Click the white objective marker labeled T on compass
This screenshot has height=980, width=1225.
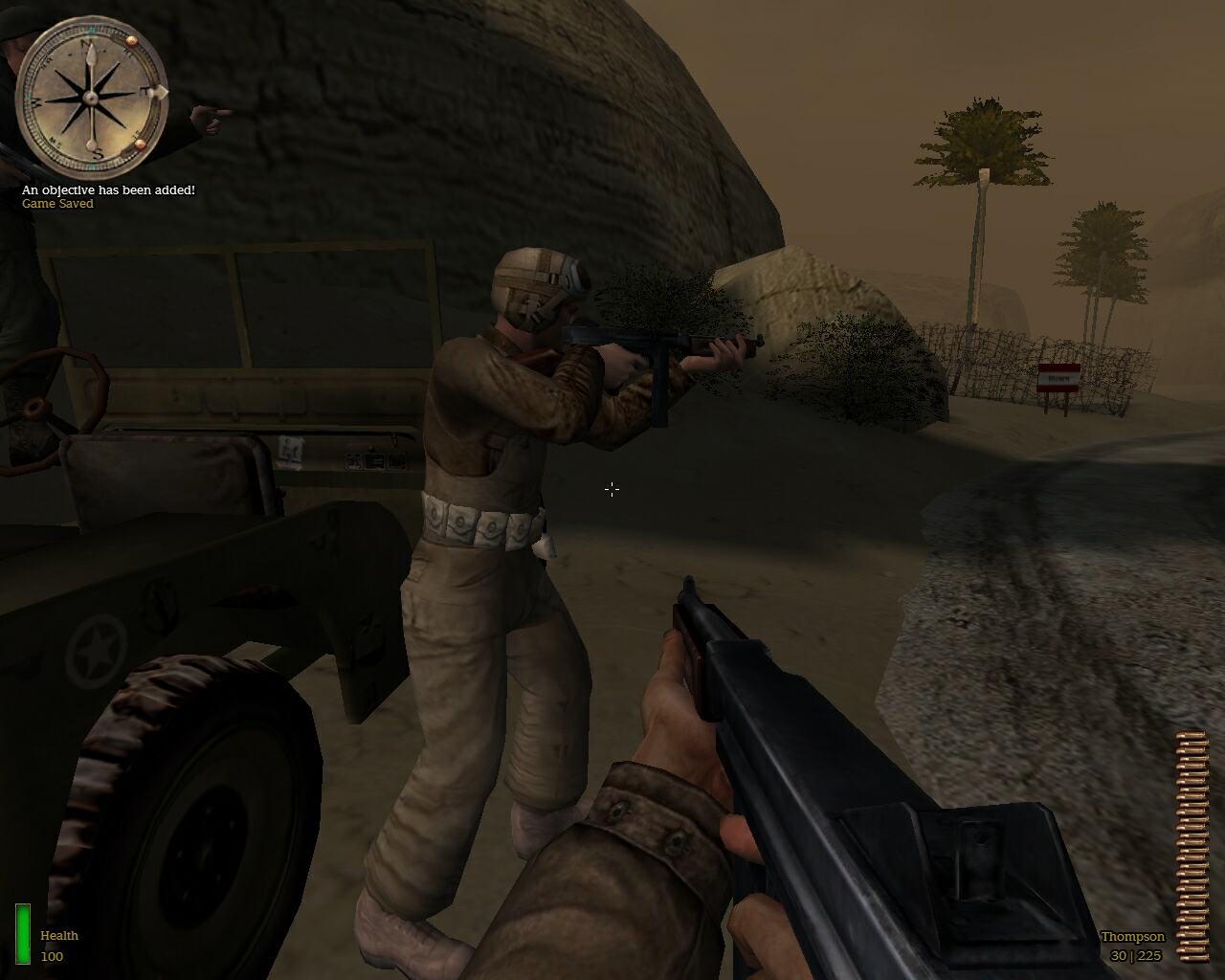[x=157, y=93]
